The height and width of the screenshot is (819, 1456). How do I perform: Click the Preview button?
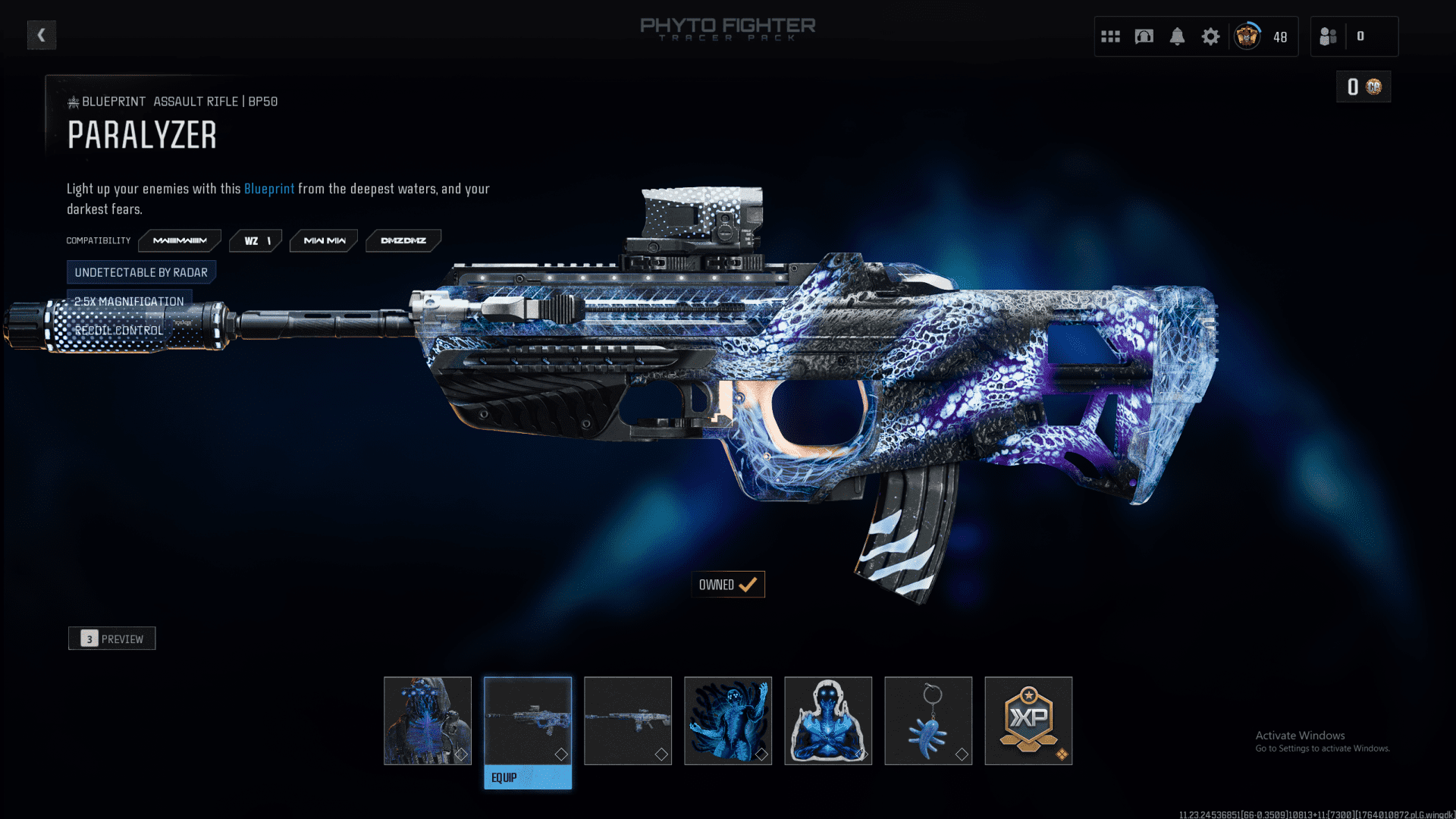(112, 639)
